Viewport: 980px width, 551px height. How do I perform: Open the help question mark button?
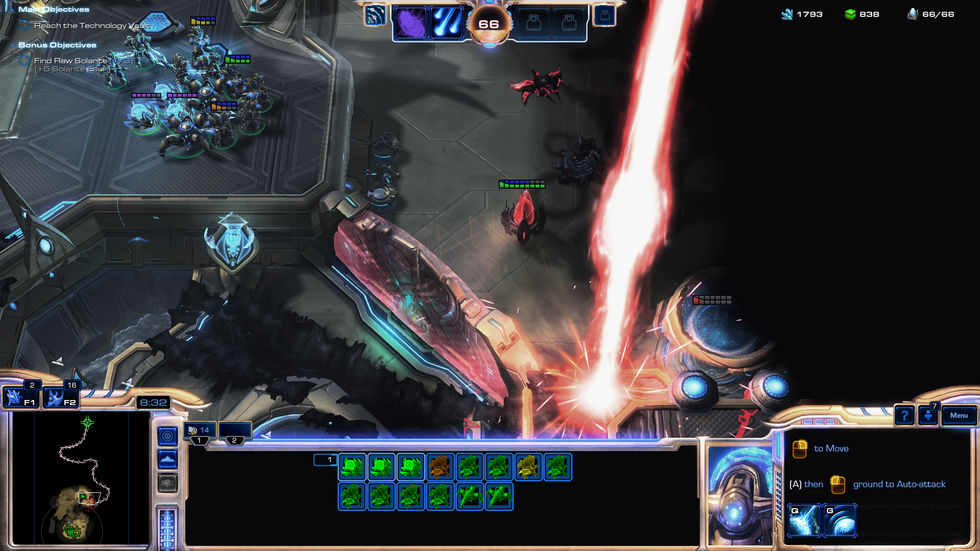[904, 415]
